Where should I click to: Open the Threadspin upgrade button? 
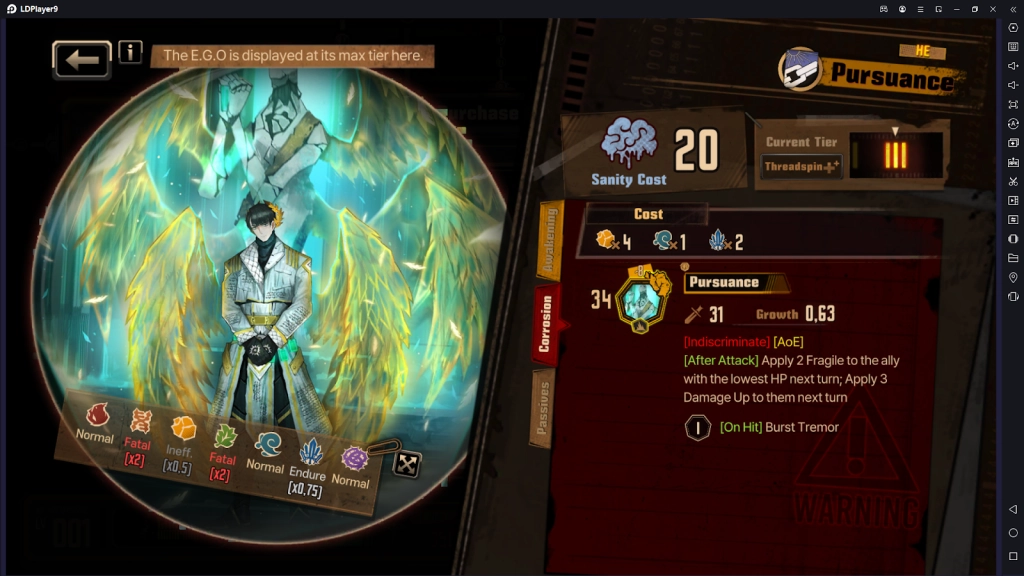[x=802, y=166]
